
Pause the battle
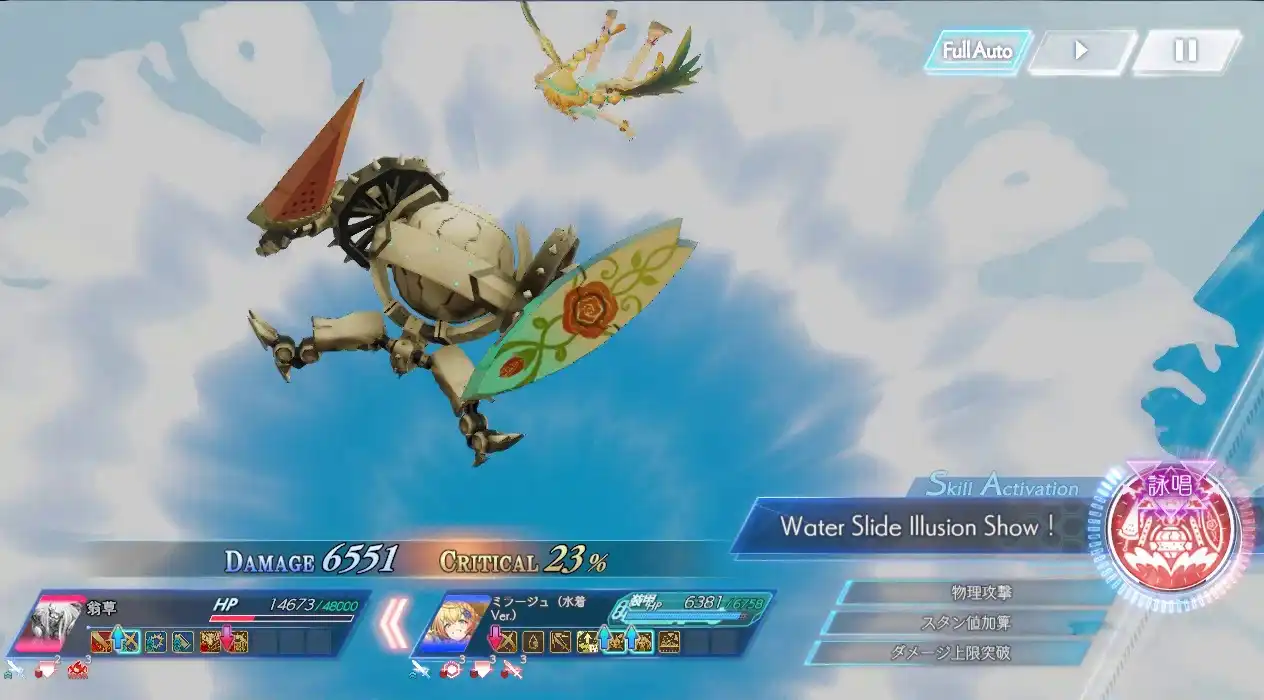click(x=1186, y=51)
